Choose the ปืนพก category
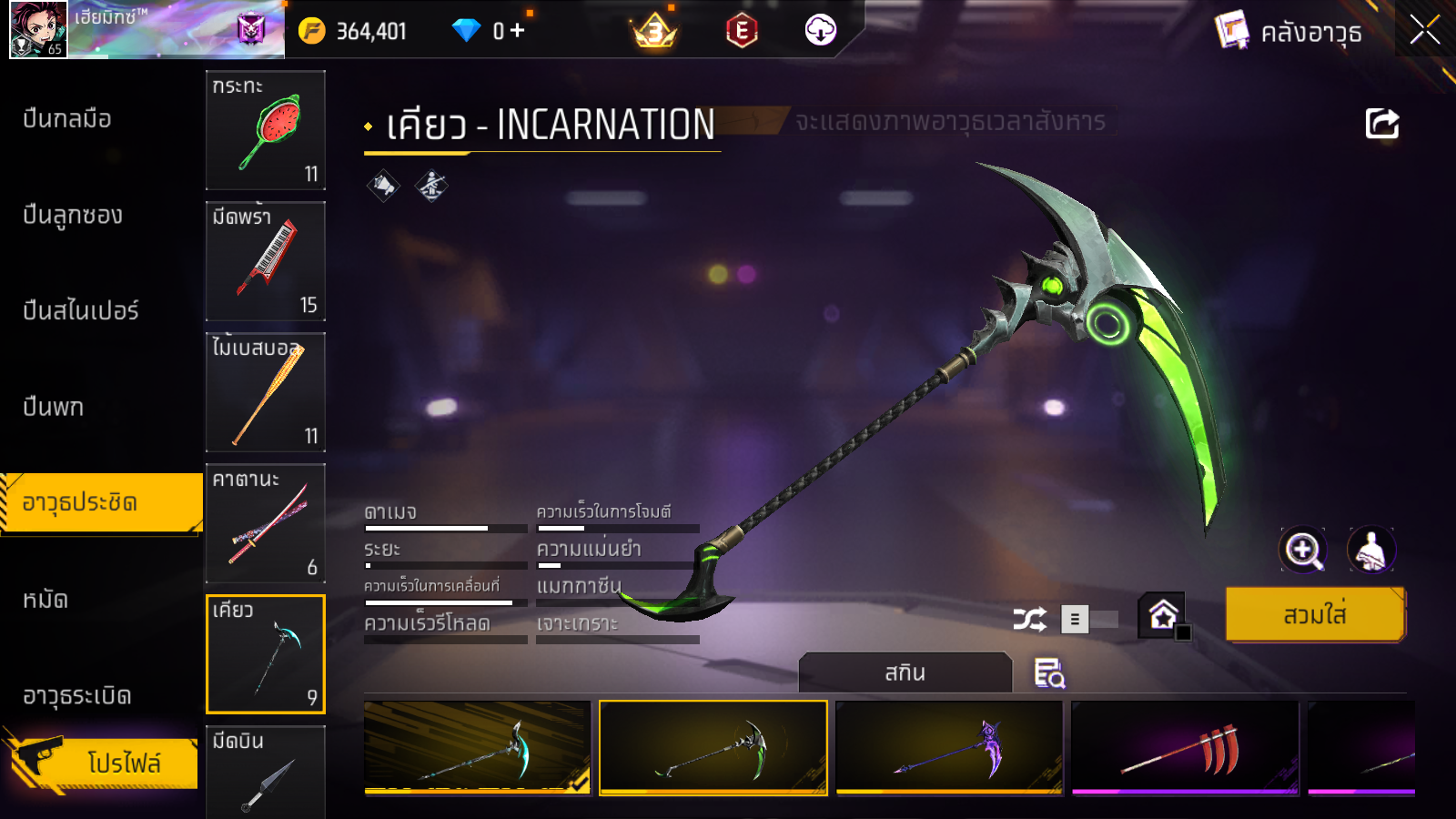 click(x=54, y=407)
